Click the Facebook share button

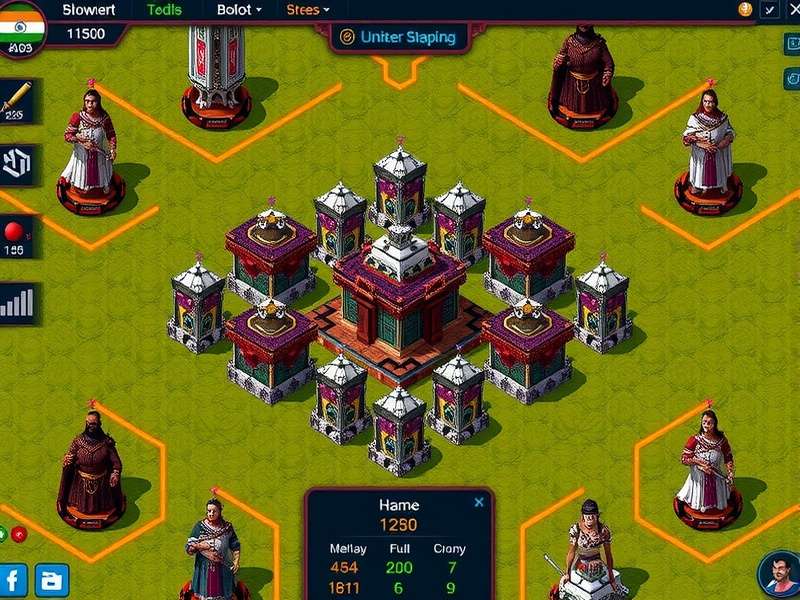(x=14, y=579)
